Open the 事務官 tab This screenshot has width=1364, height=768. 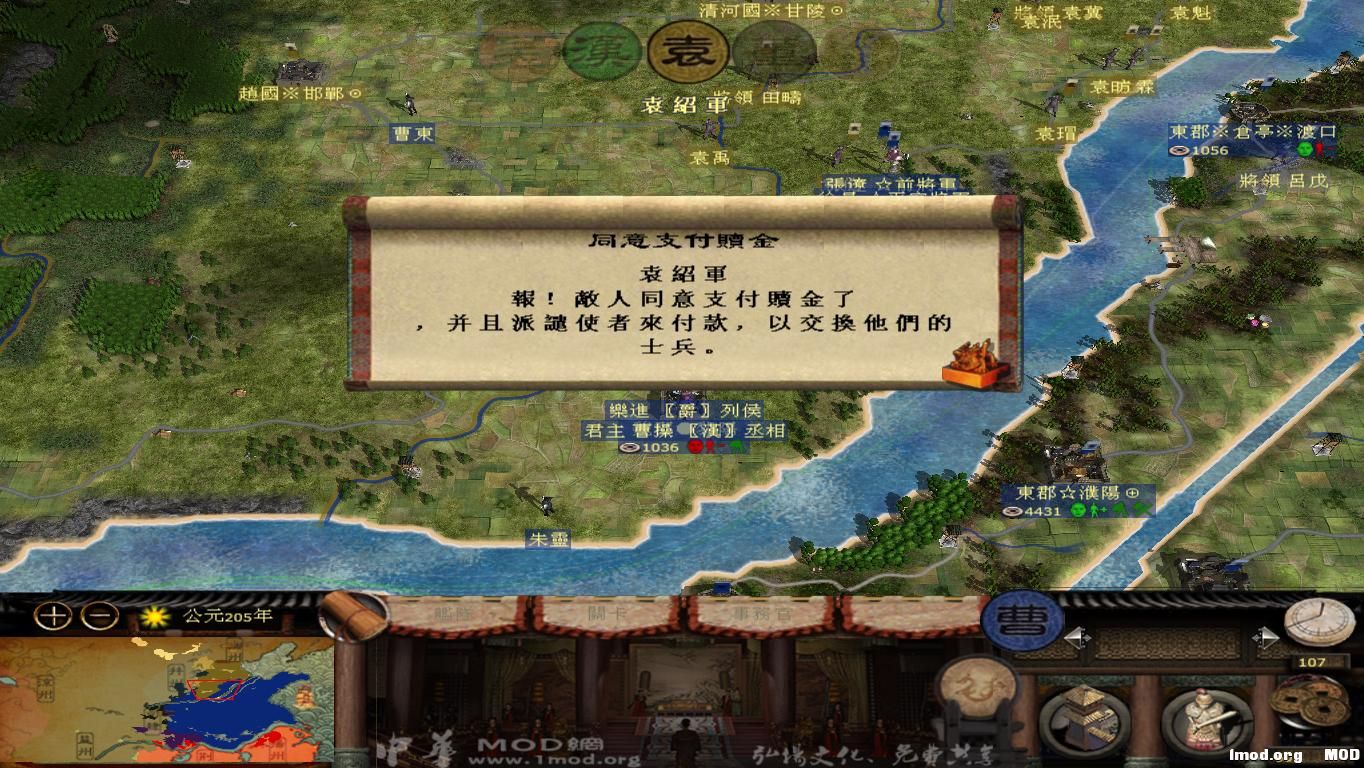coord(763,614)
